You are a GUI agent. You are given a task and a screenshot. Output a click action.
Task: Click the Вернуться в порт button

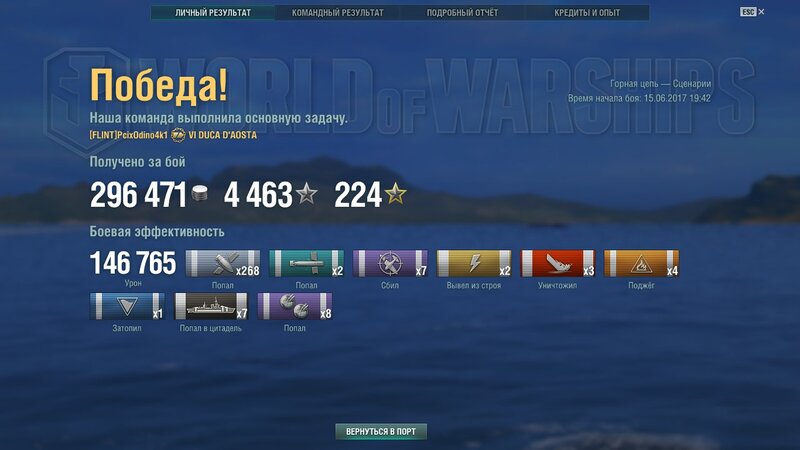[381, 432]
